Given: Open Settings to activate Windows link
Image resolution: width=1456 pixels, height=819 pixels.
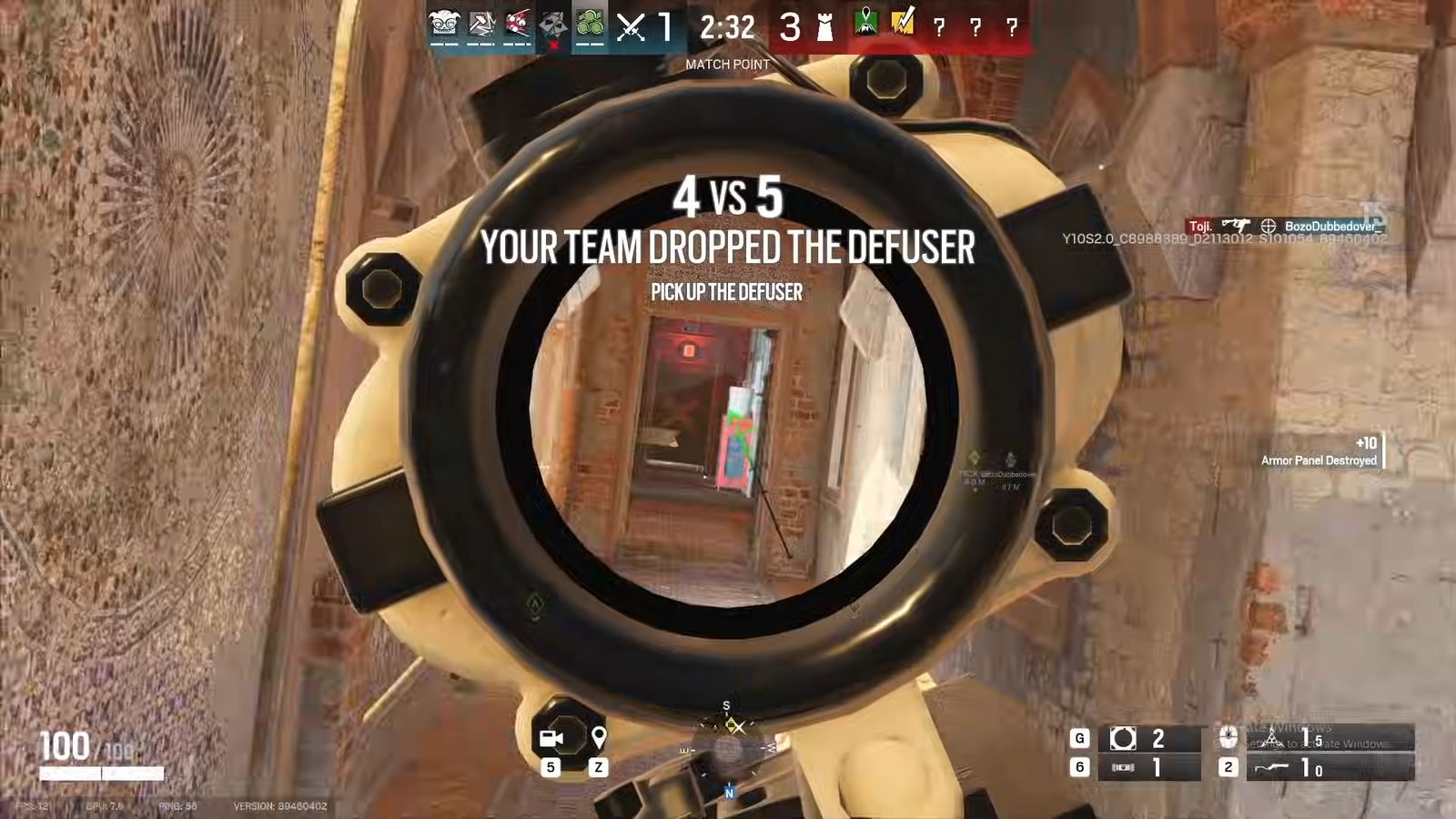Looking at the screenshot, I should tap(1301, 744).
